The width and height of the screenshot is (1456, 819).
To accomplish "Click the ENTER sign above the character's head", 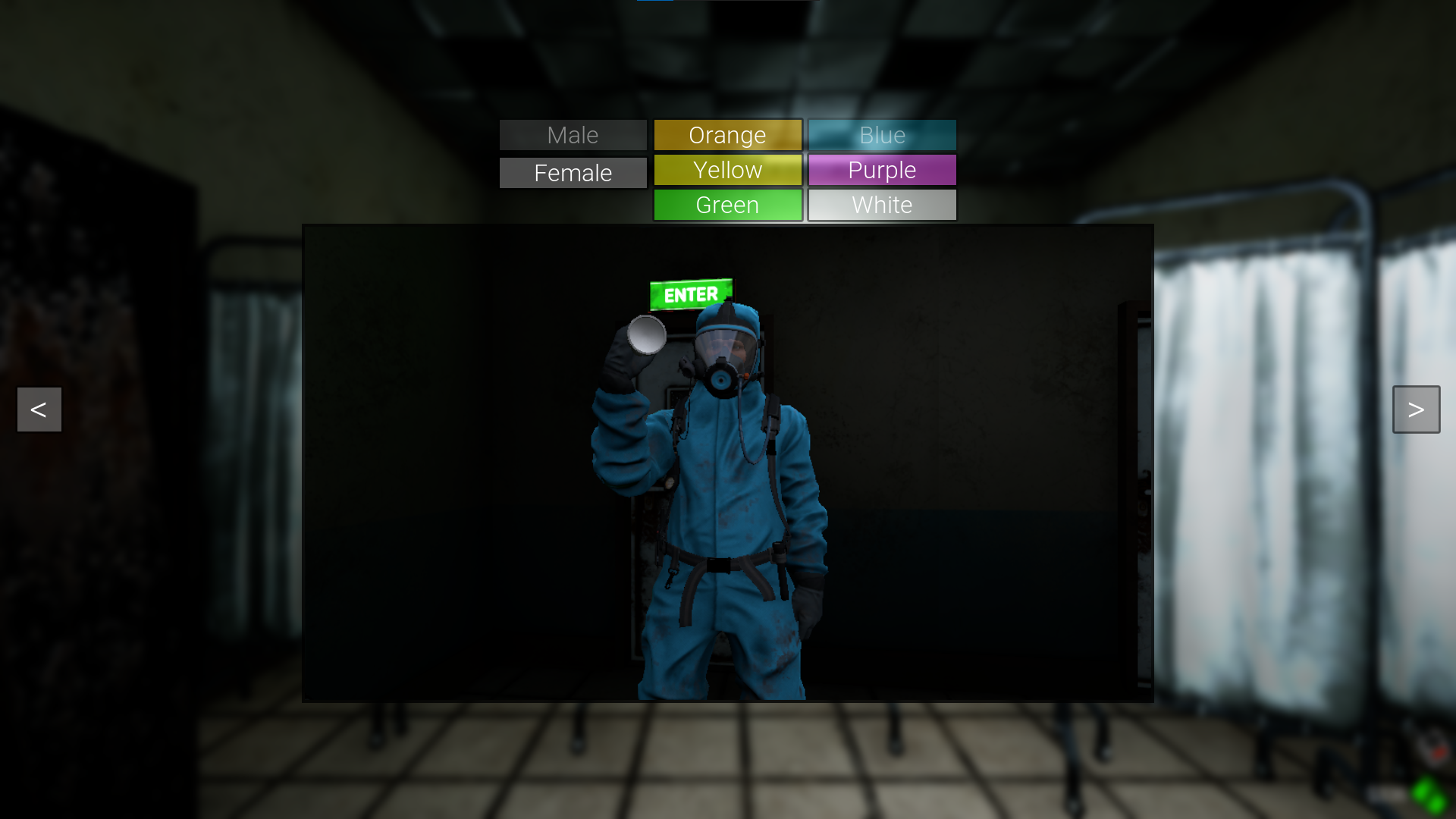I will [691, 294].
